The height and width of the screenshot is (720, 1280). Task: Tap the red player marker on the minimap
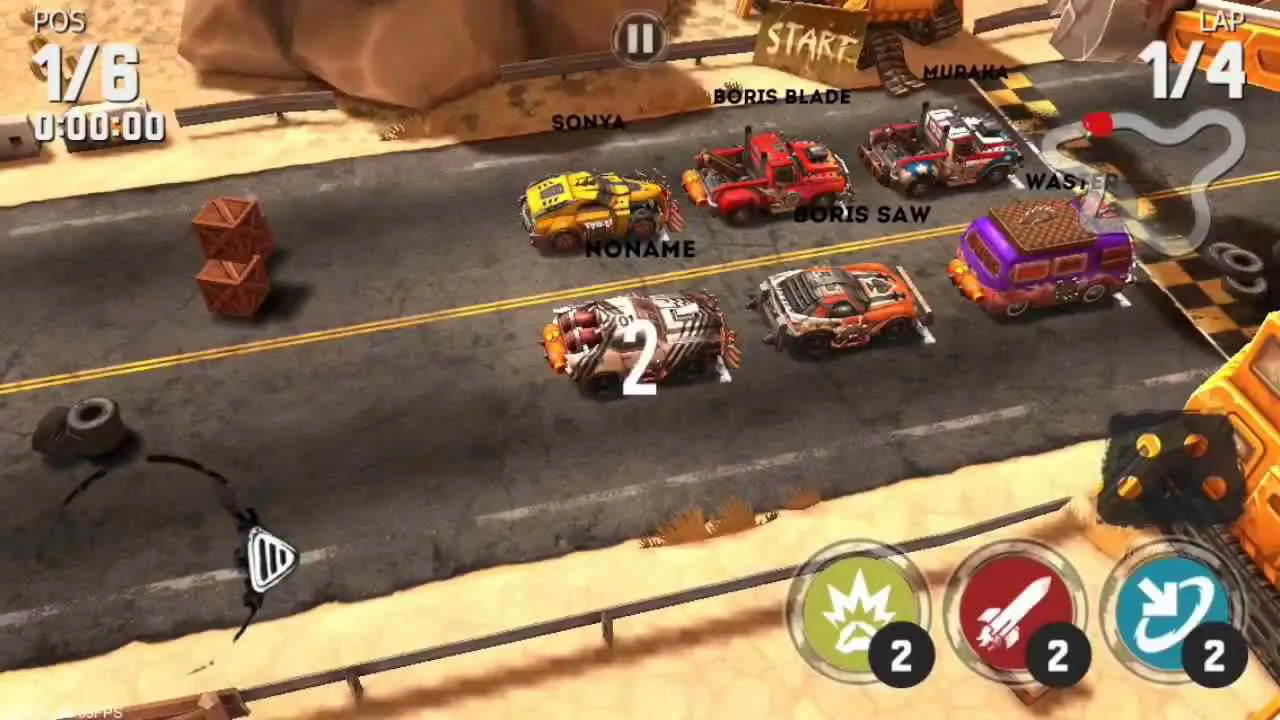tap(1097, 127)
